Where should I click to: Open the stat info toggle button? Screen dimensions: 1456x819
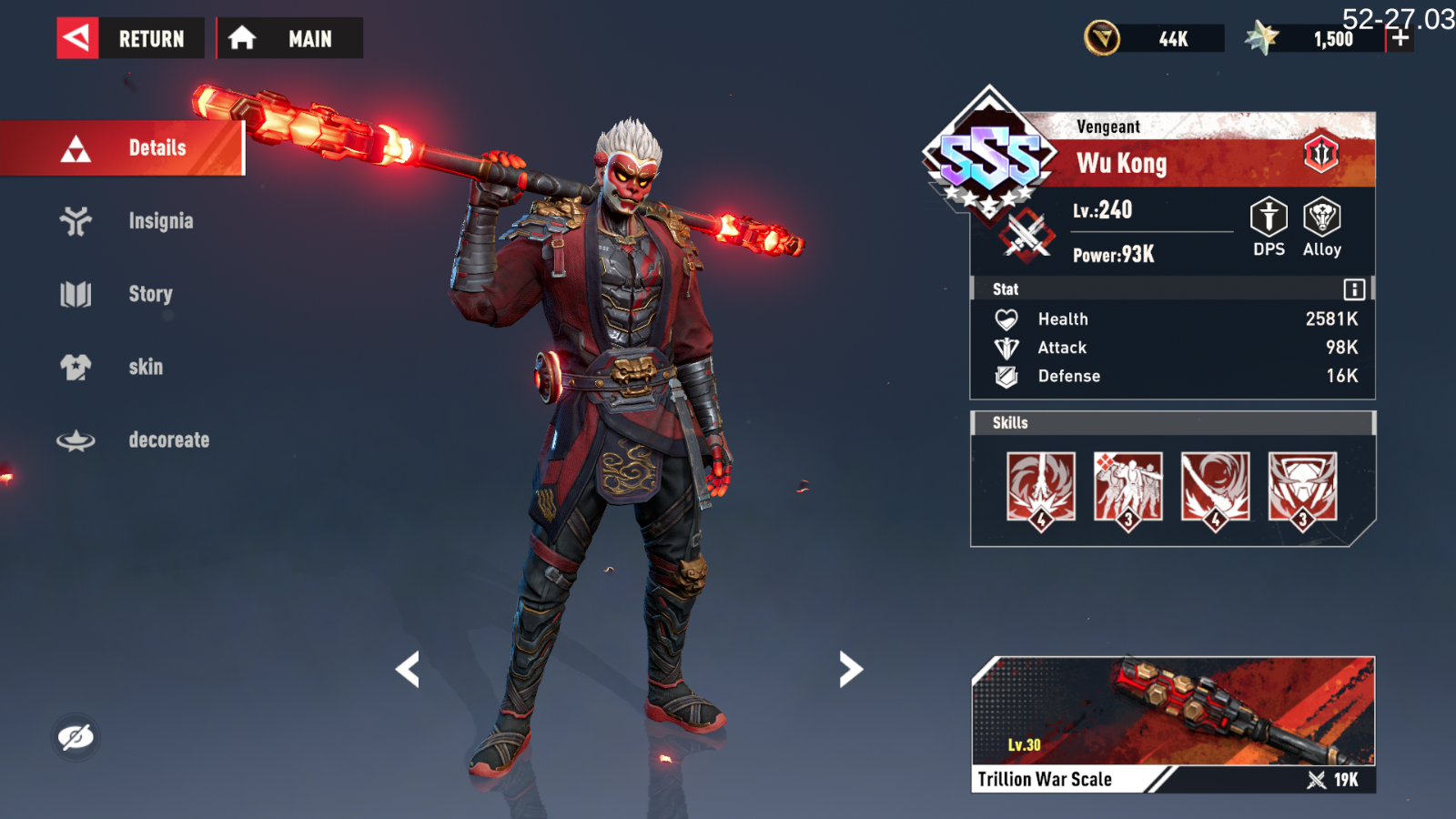tap(1353, 288)
